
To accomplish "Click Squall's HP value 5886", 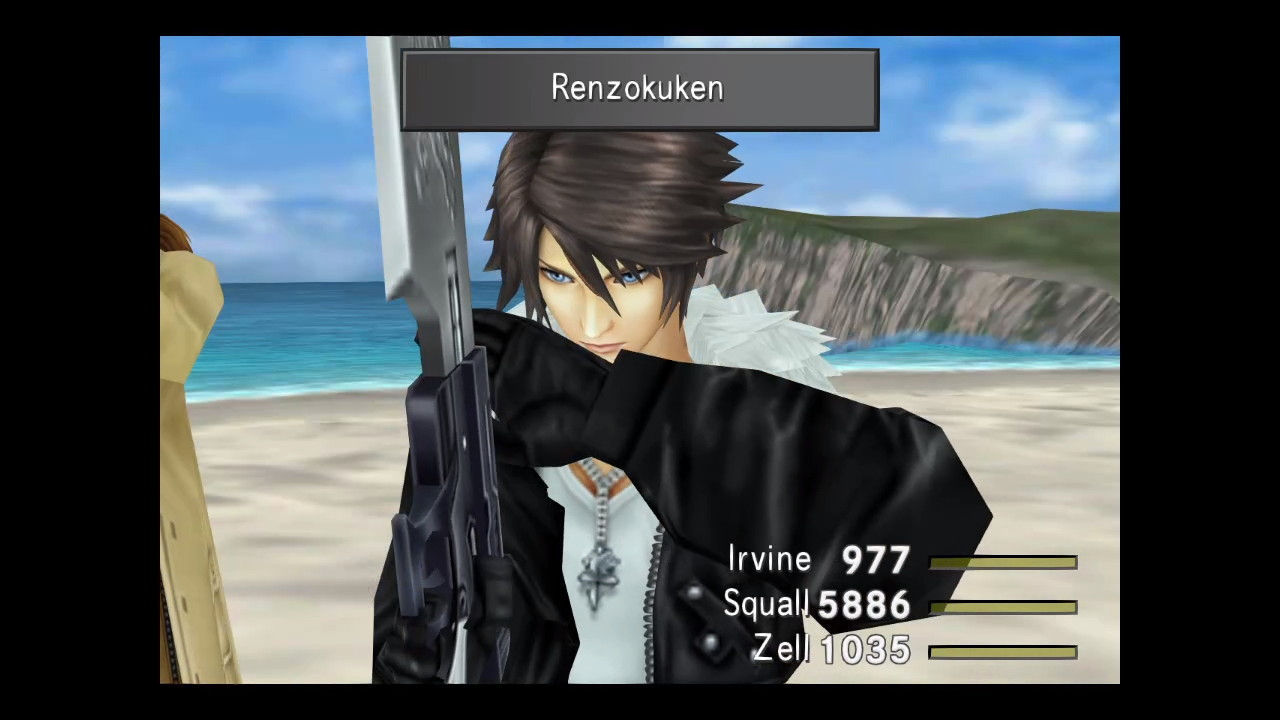I will click(862, 604).
